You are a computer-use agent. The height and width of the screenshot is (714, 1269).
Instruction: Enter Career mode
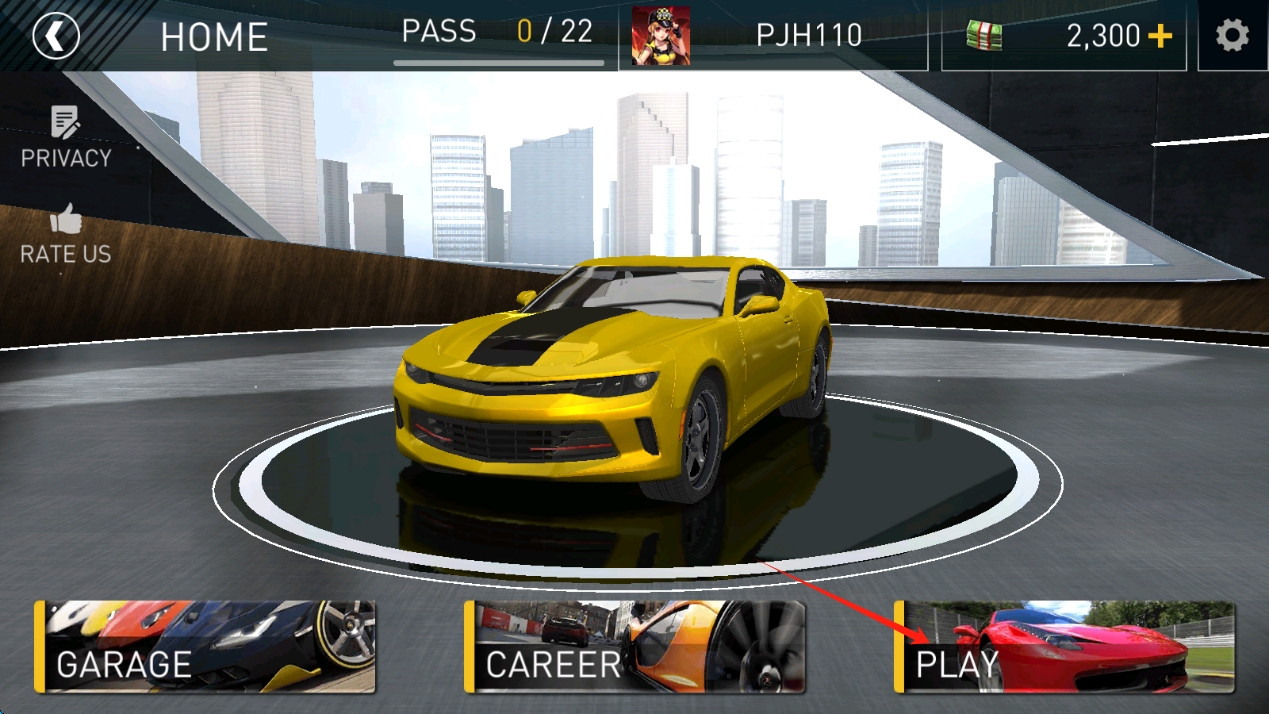[635, 647]
